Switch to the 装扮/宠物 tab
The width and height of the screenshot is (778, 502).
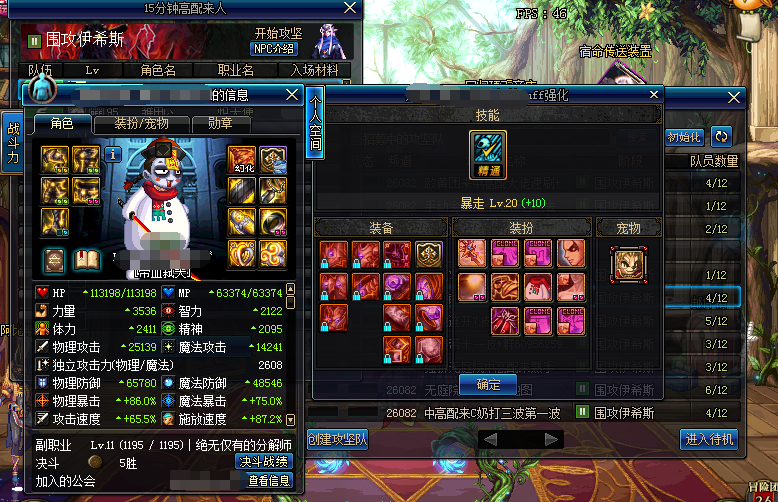[x=139, y=124]
